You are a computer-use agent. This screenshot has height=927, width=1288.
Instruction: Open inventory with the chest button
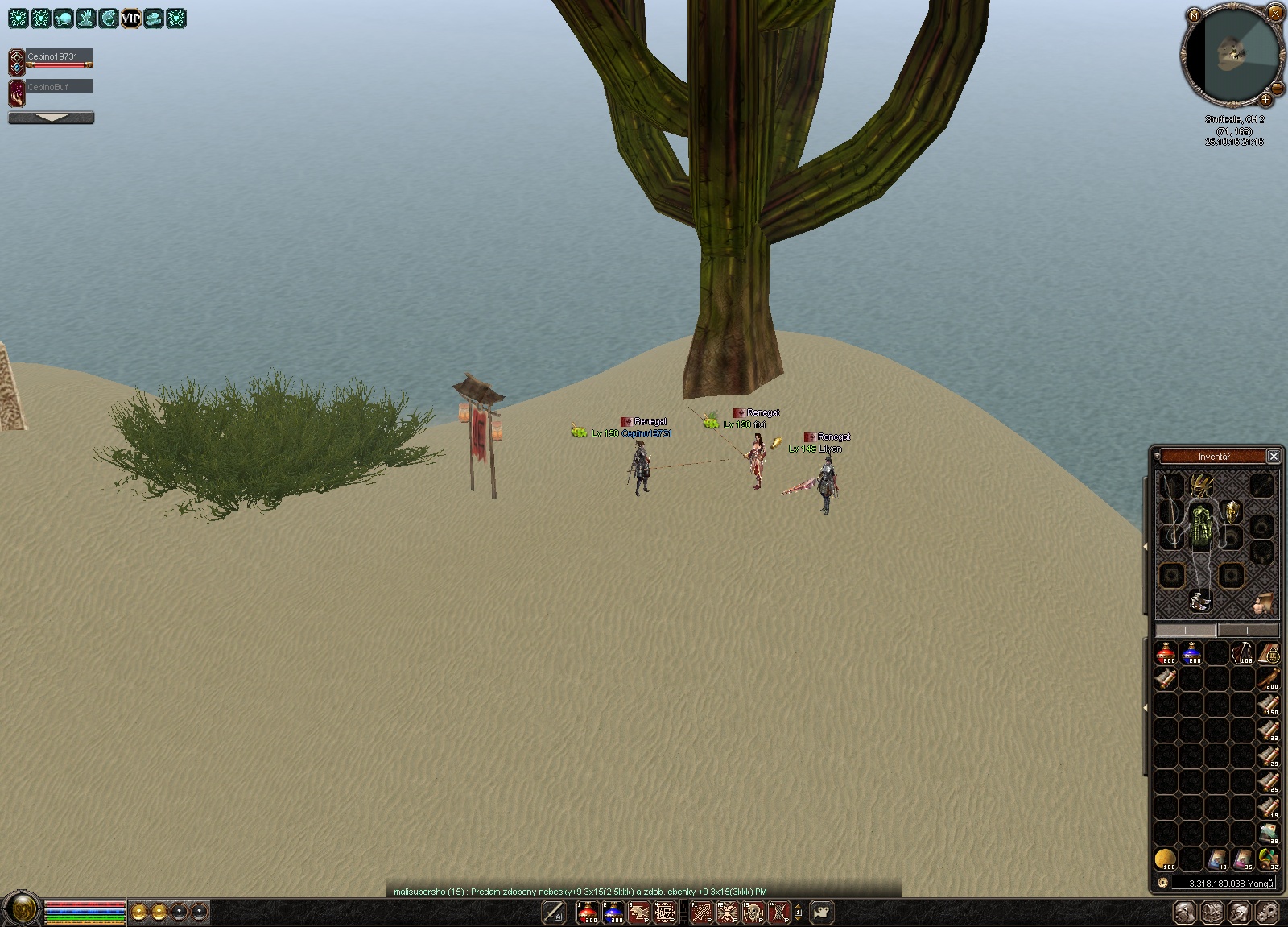coord(1212,913)
